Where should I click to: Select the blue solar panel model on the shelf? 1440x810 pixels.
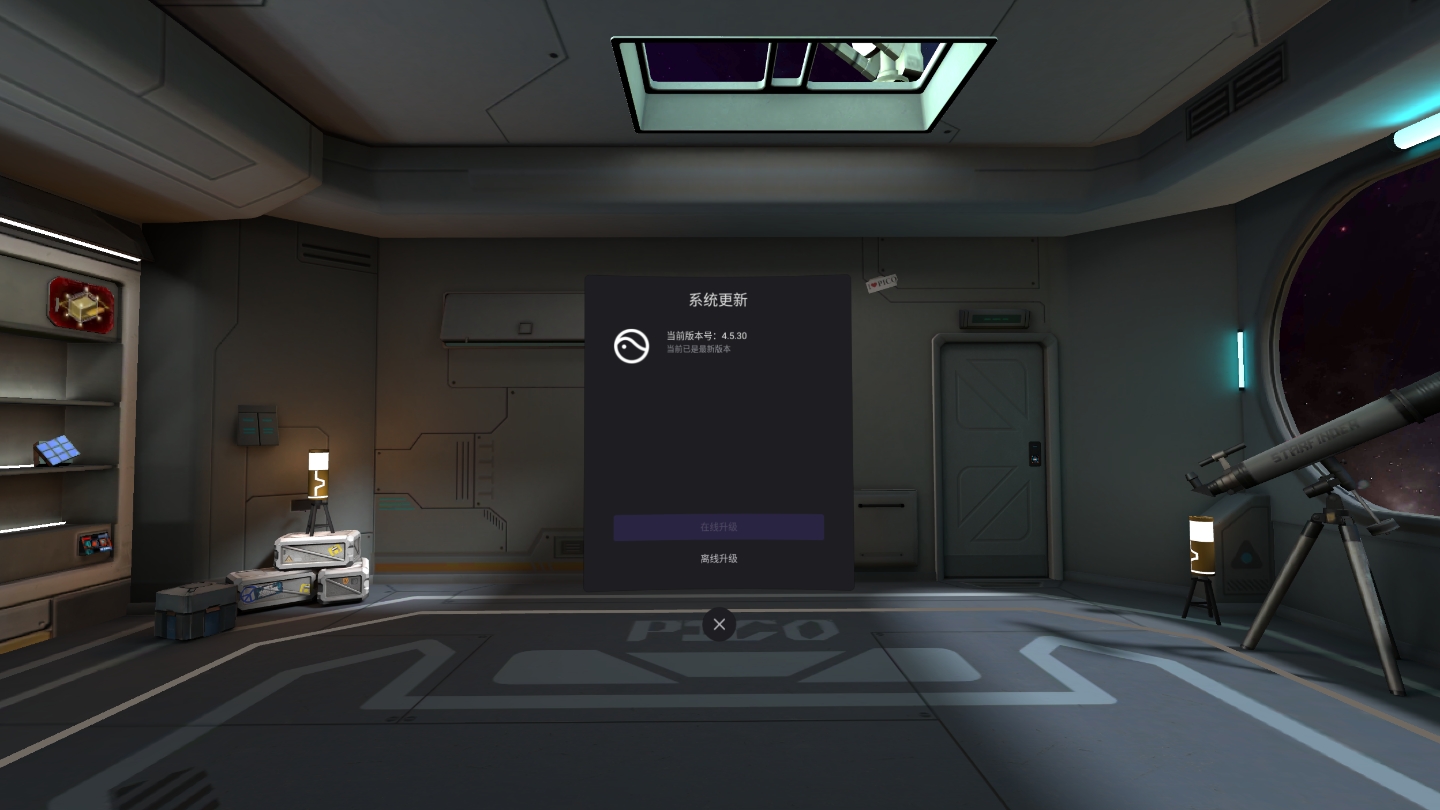click(58, 450)
